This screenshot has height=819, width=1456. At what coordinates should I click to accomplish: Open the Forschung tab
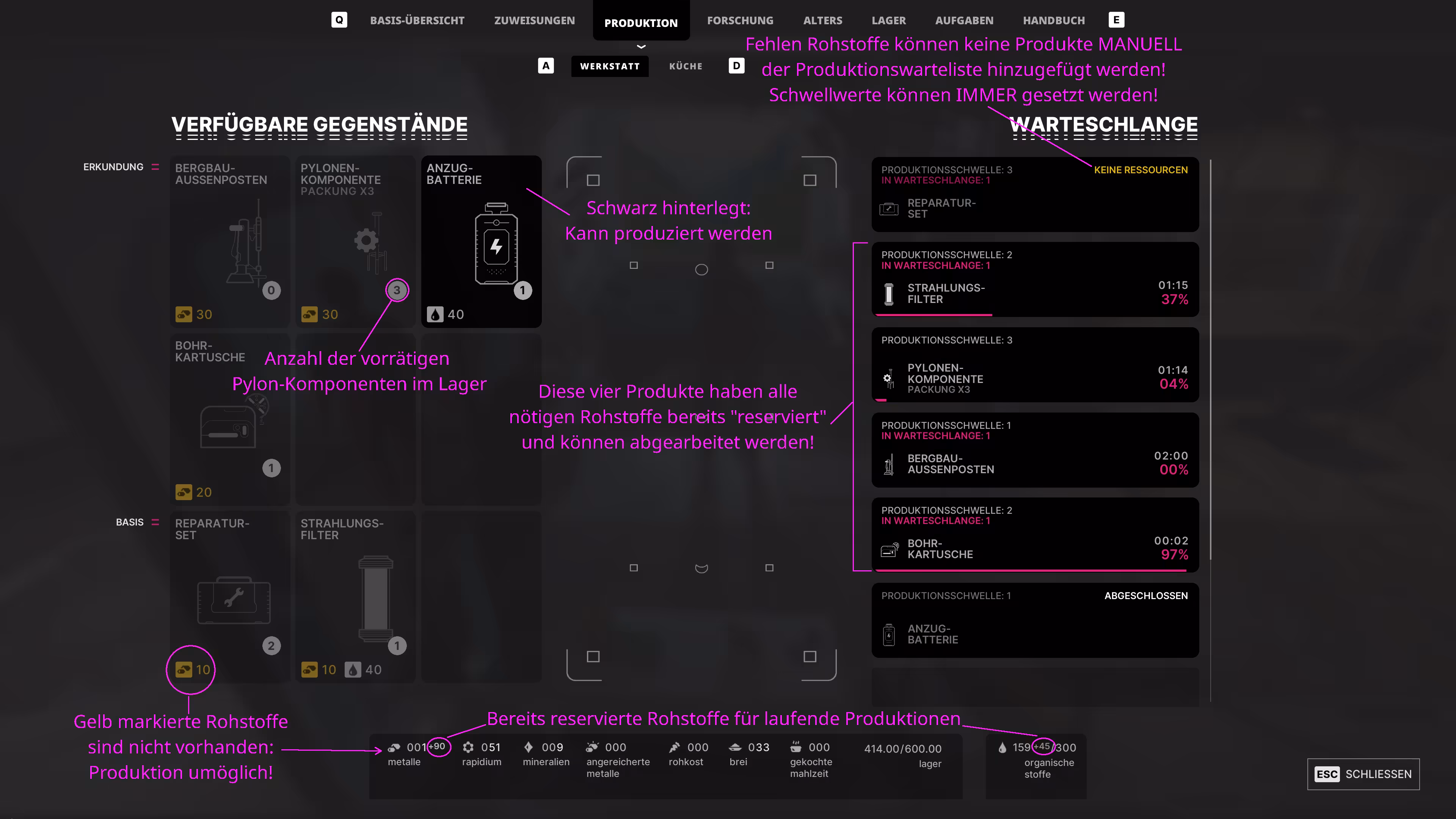pos(740,20)
